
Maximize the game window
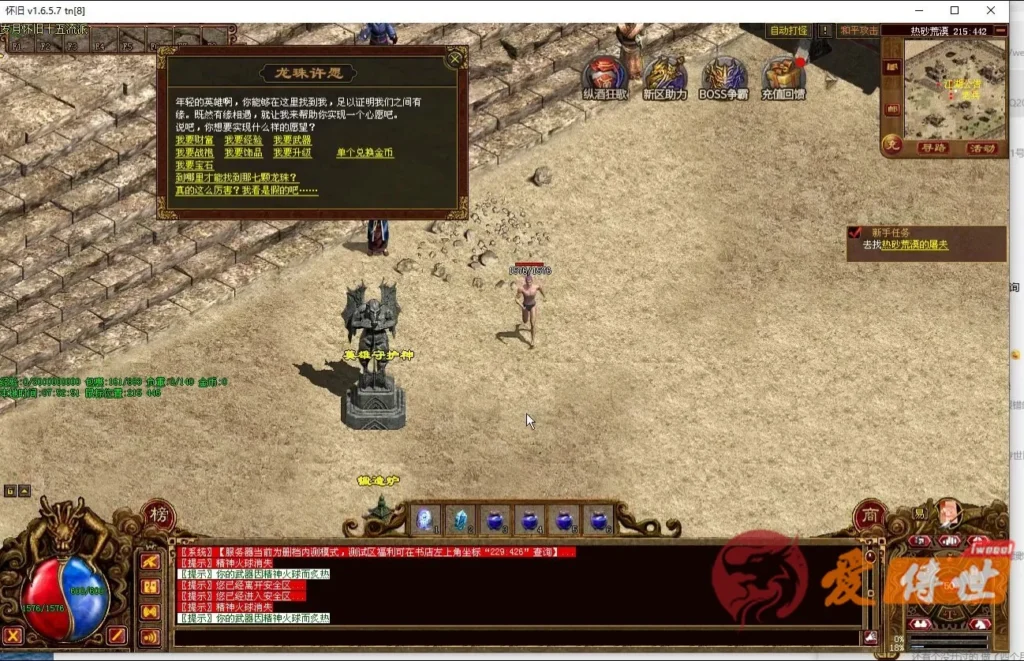(x=954, y=10)
